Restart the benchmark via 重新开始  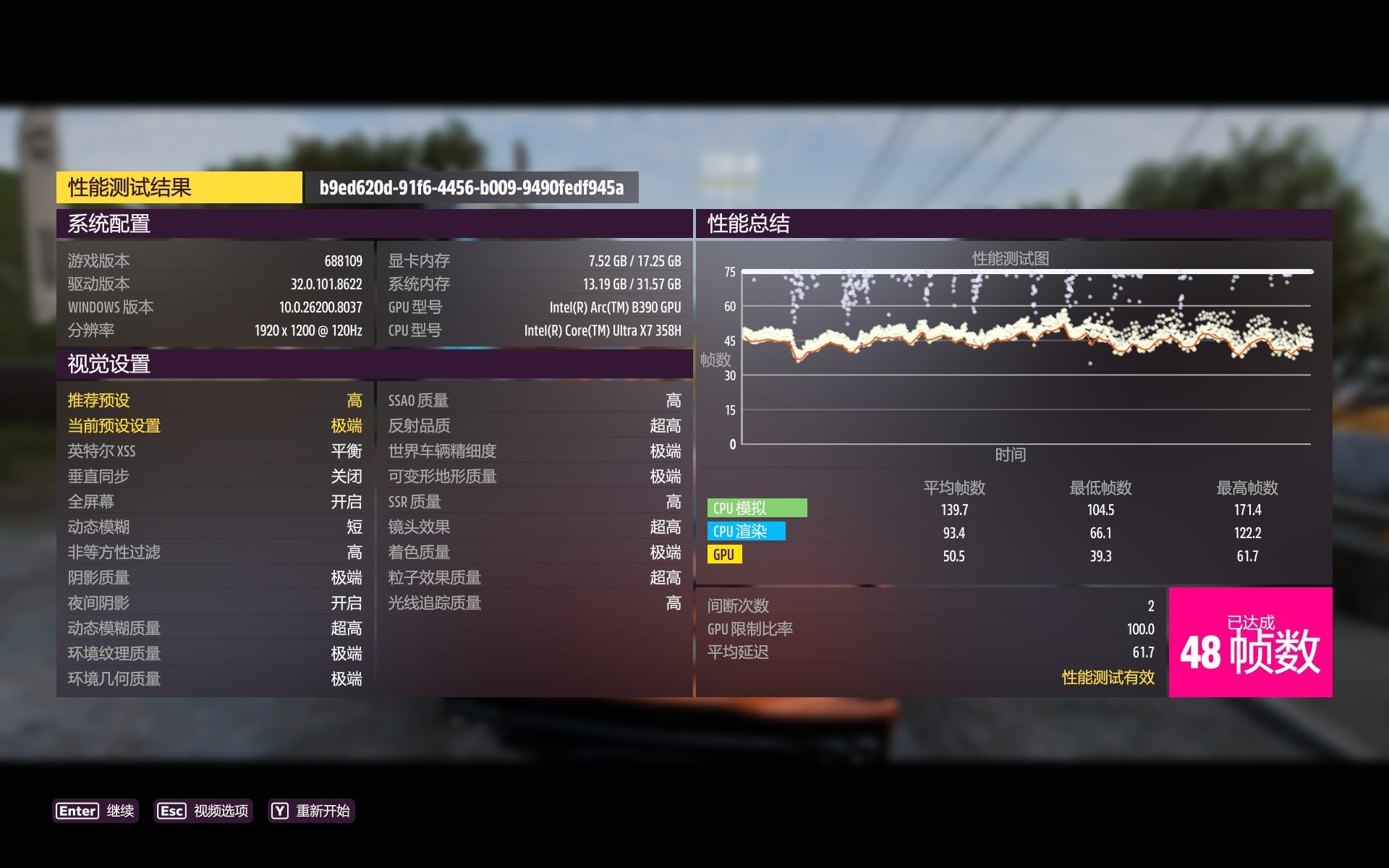(311, 811)
